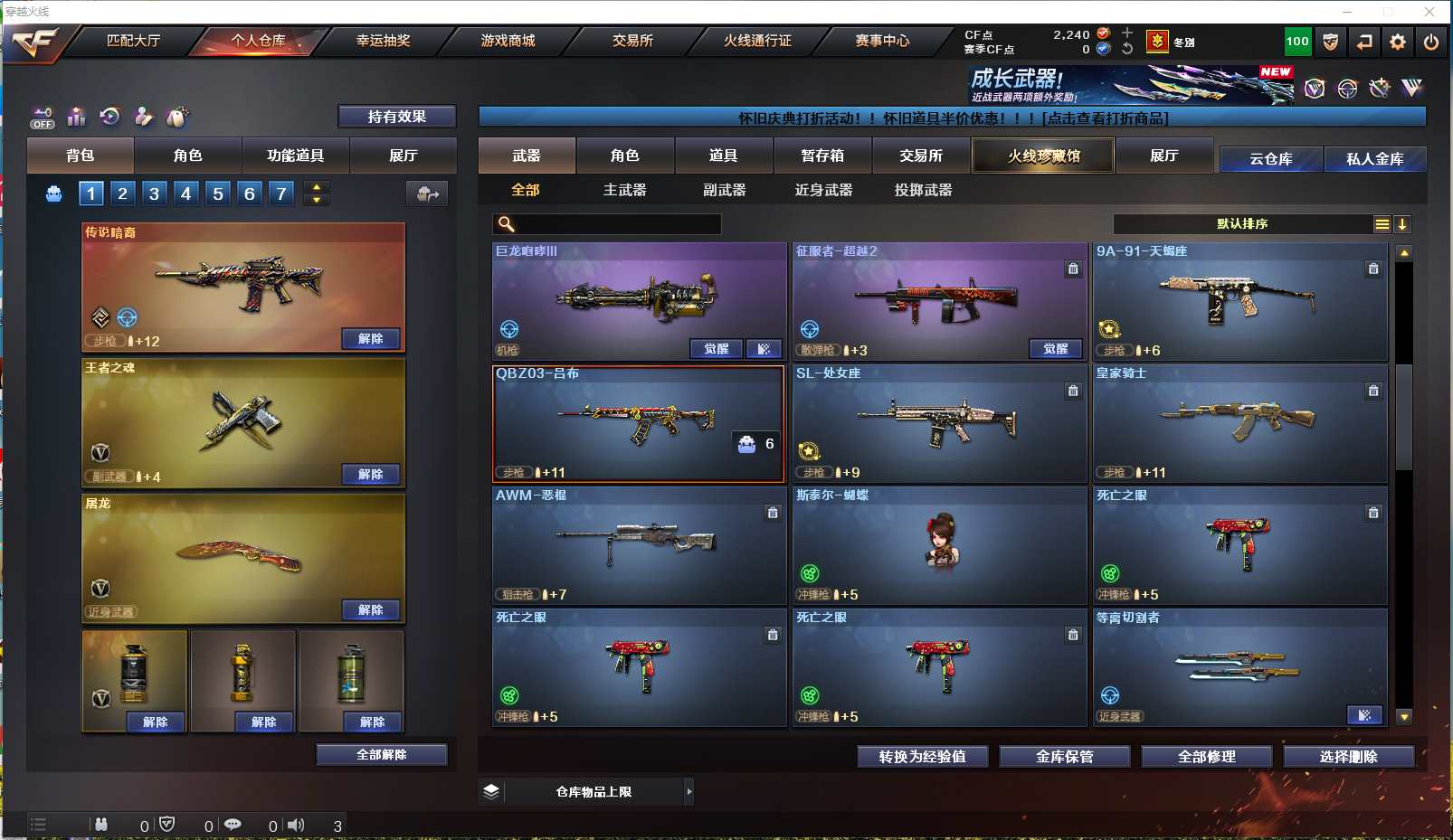Unequip the 传说暗裔 rifle with 解除

370,339
